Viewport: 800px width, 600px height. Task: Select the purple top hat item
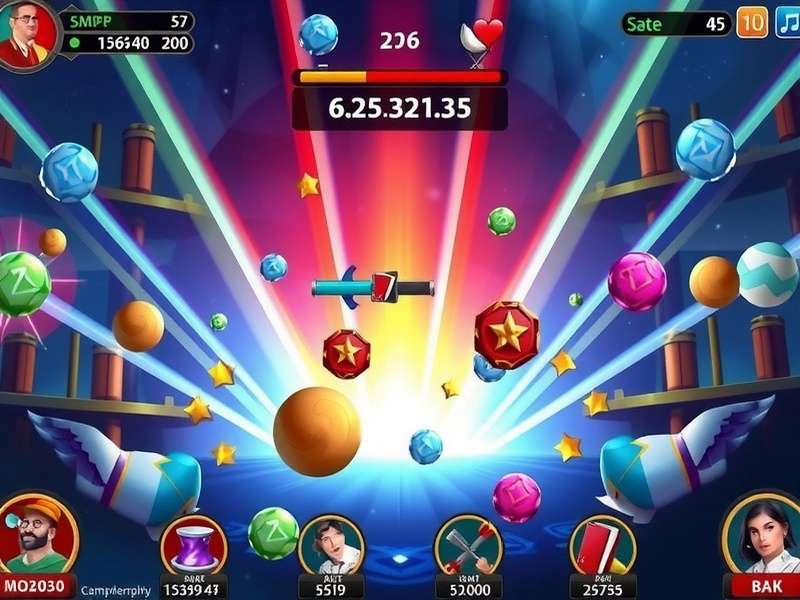[194, 547]
